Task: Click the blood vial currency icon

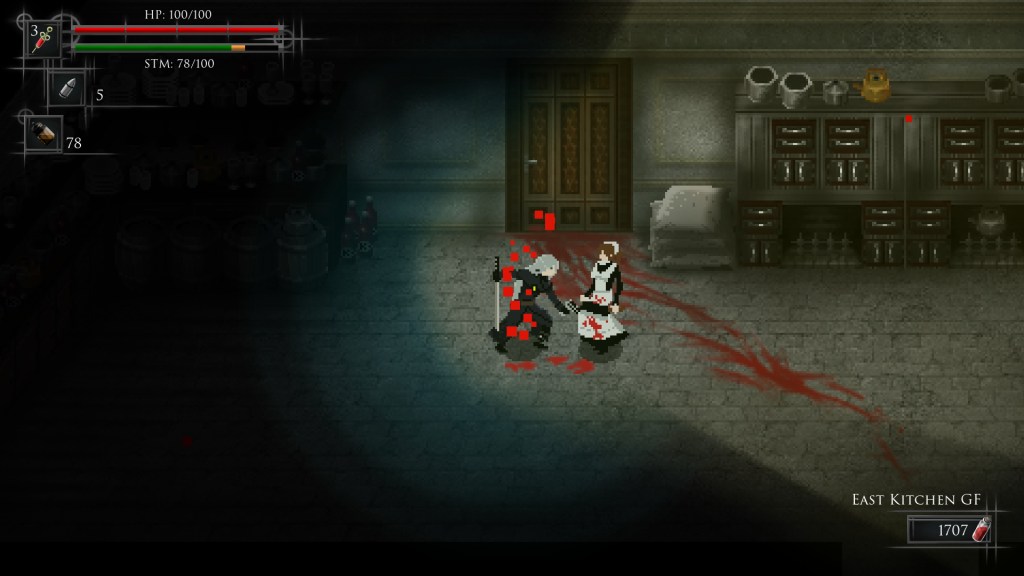Action: (982, 529)
